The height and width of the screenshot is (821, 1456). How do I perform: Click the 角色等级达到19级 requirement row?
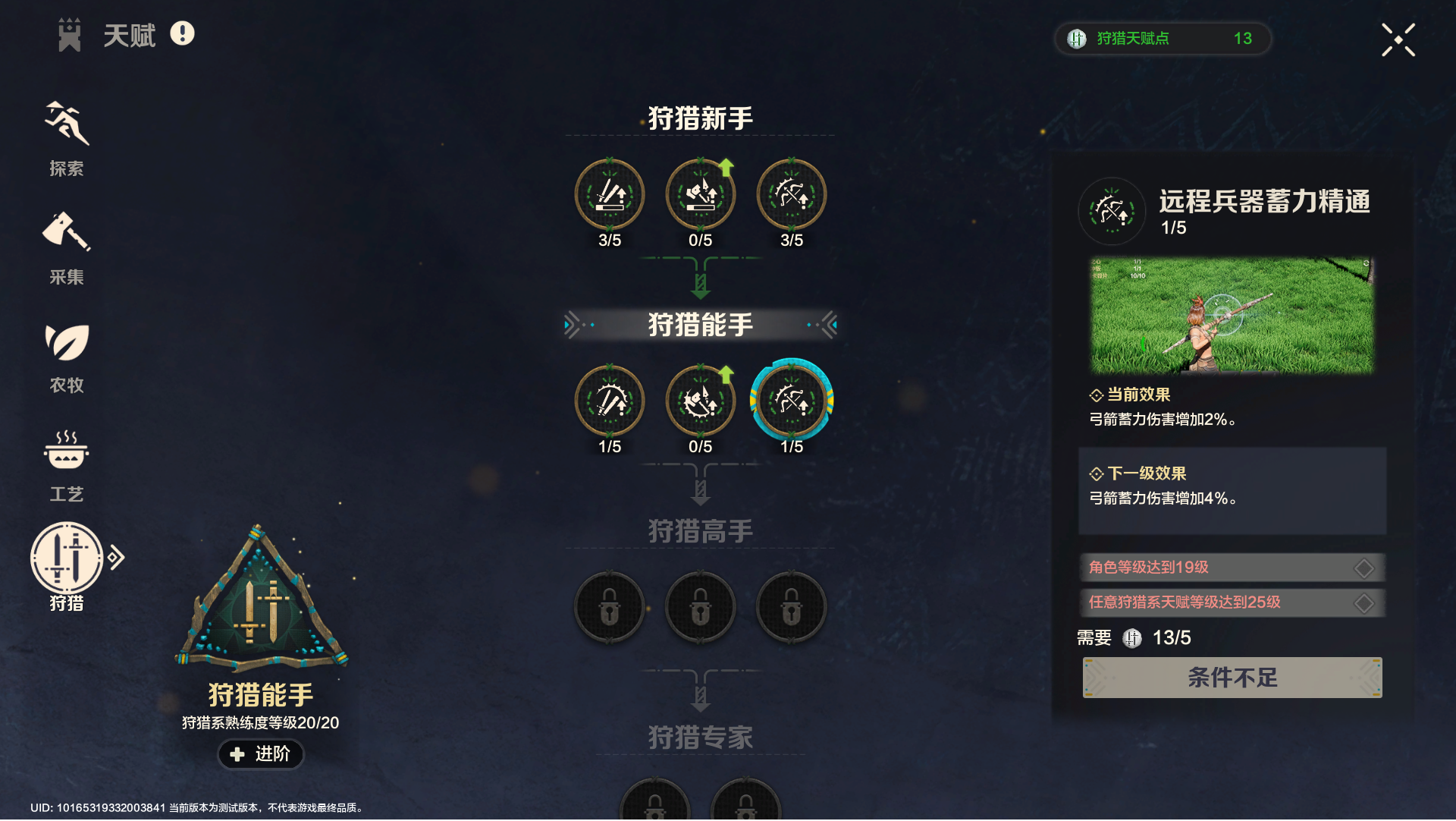(x=1232, y=567)
